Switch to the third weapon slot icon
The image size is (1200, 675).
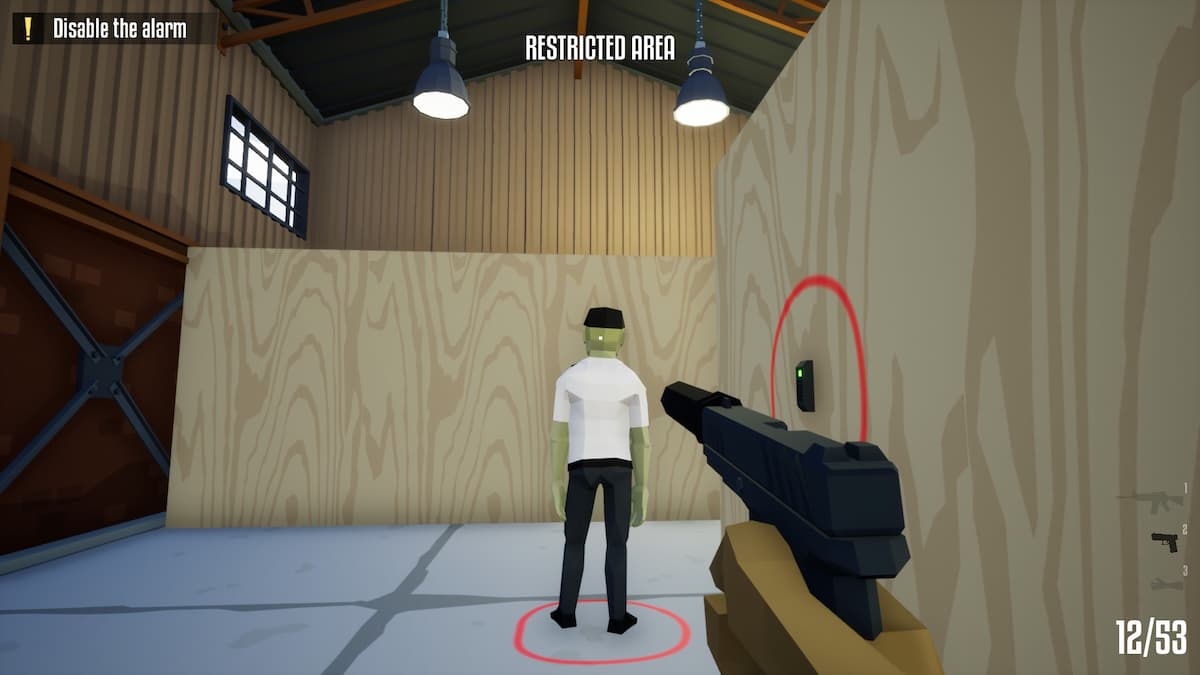[1166, 582]
